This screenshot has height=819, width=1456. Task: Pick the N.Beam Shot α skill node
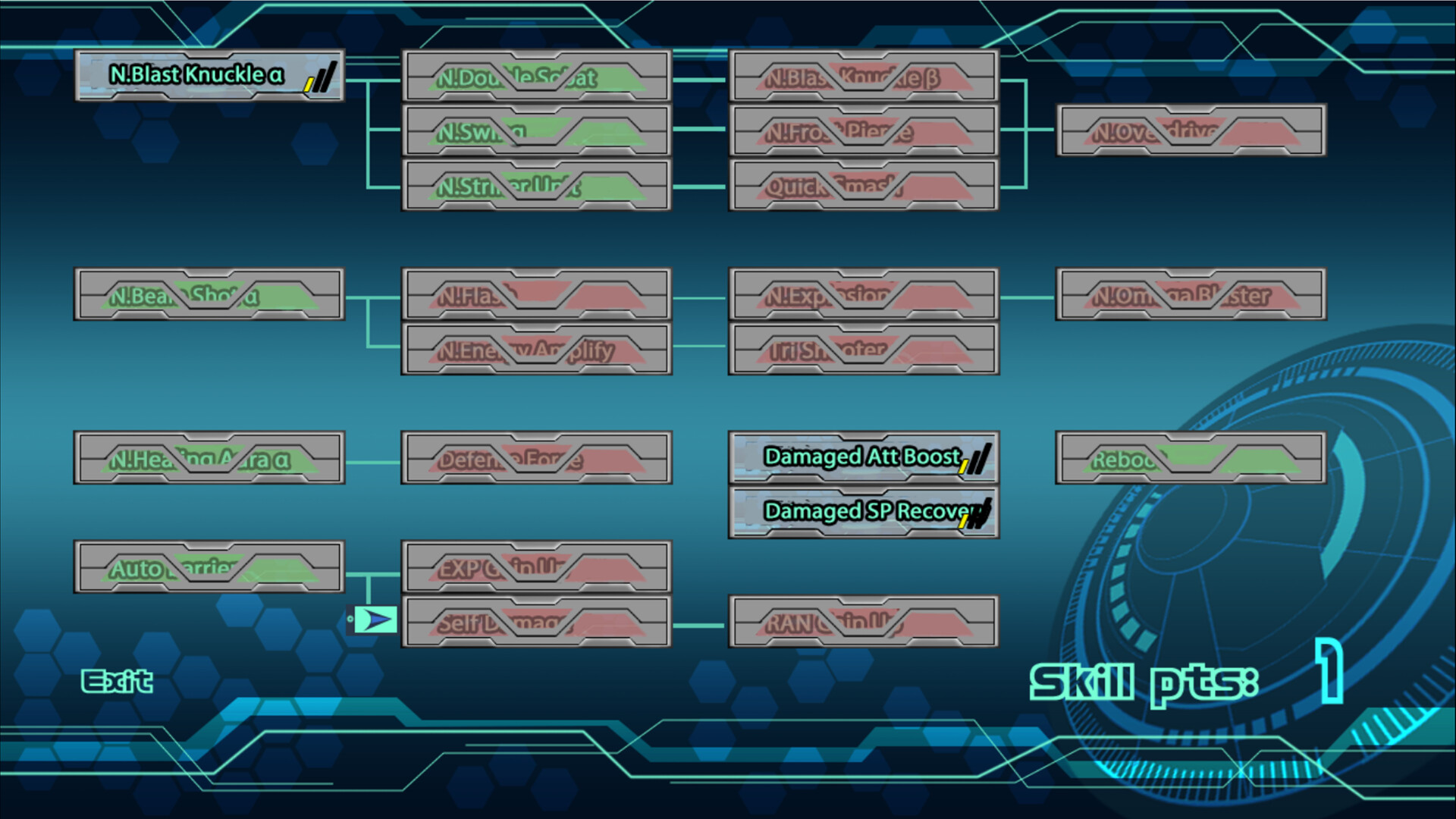tap(209, 294)
